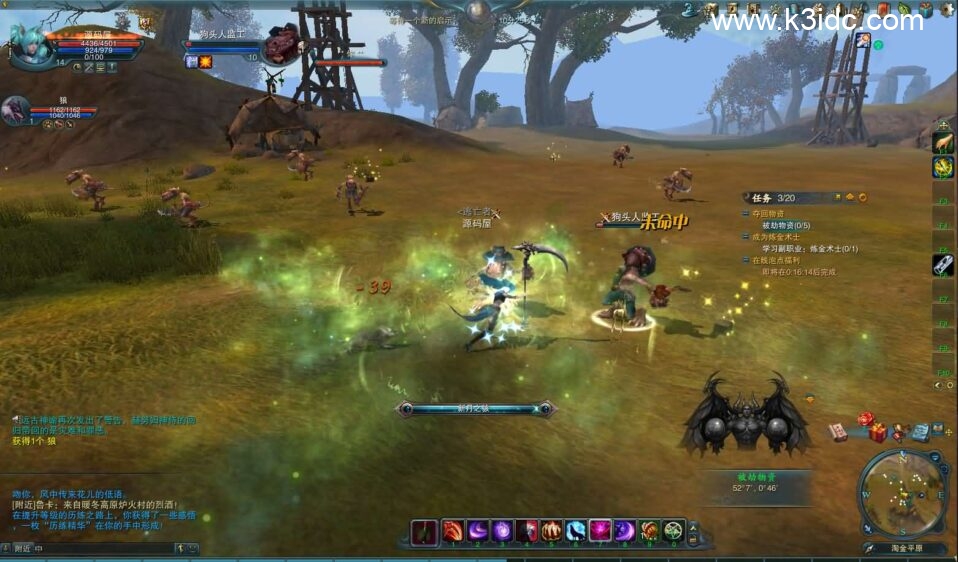Open the red gift box icon

[878, 434]
